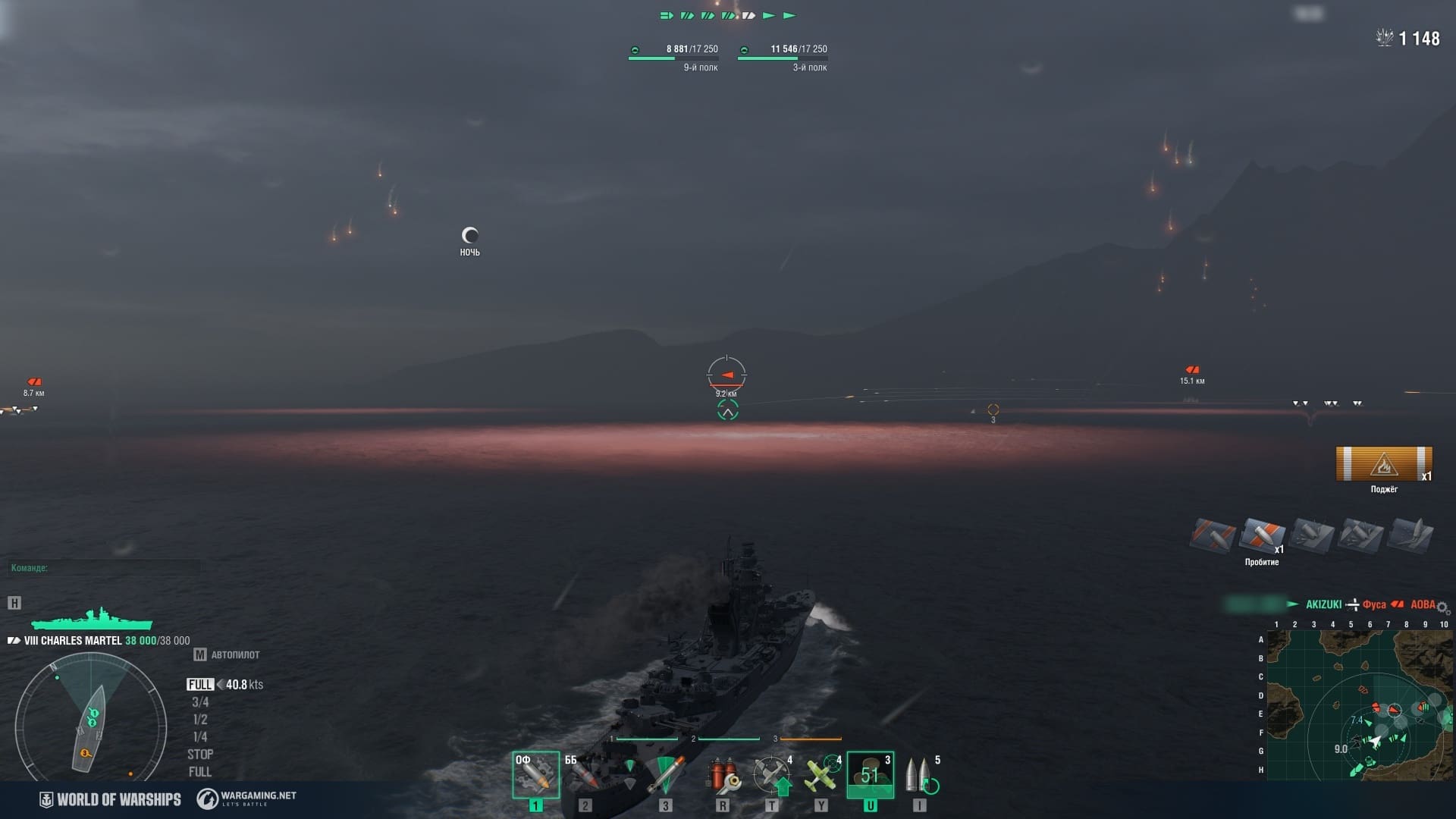
Task: Set engine telegraph to 3/4 speed
Action: (x=200, y=702)
